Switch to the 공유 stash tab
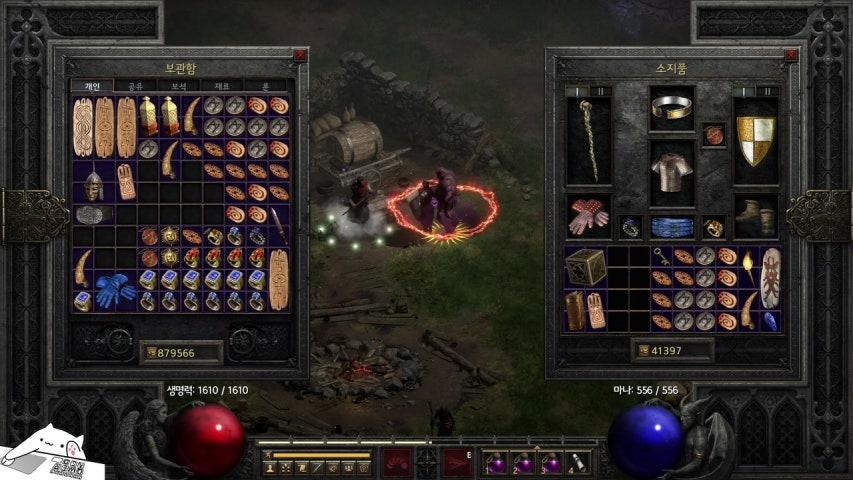853x480 pixels. coord(134,87)
